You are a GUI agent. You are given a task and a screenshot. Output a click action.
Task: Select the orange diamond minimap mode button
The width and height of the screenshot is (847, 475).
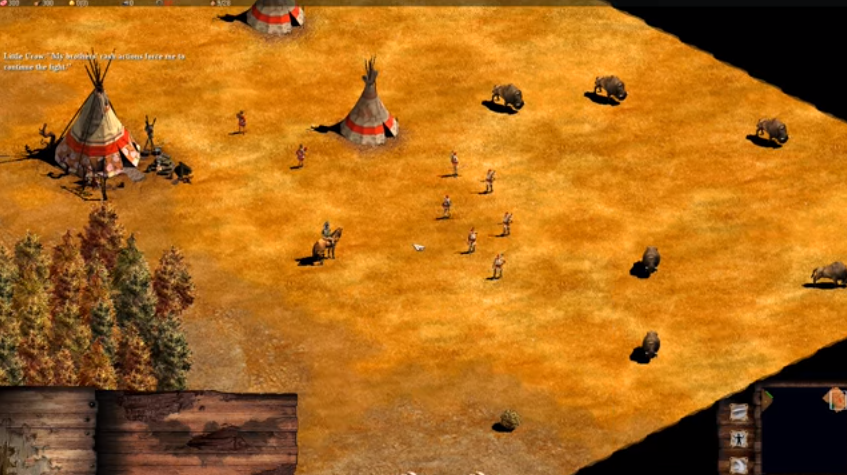click(835, 399)
